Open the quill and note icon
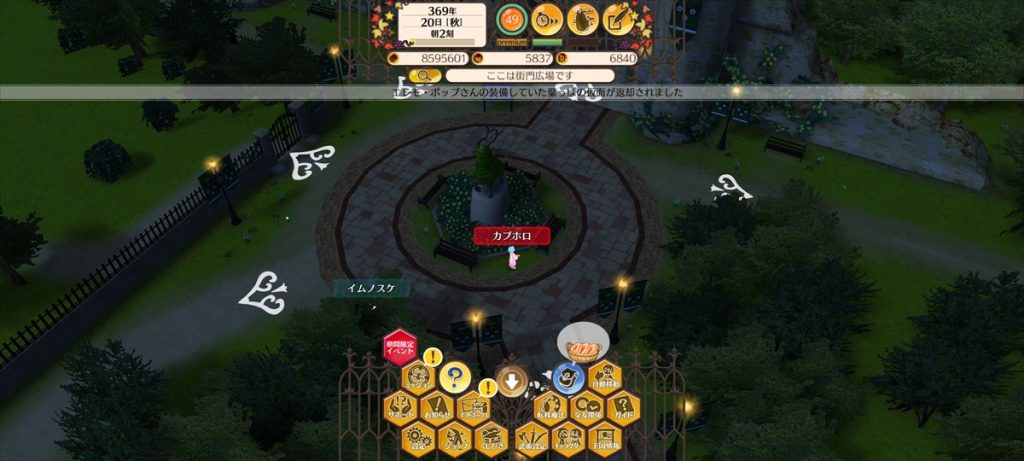This screenshot has height=461, width=1024. click(x=619, y=18)
